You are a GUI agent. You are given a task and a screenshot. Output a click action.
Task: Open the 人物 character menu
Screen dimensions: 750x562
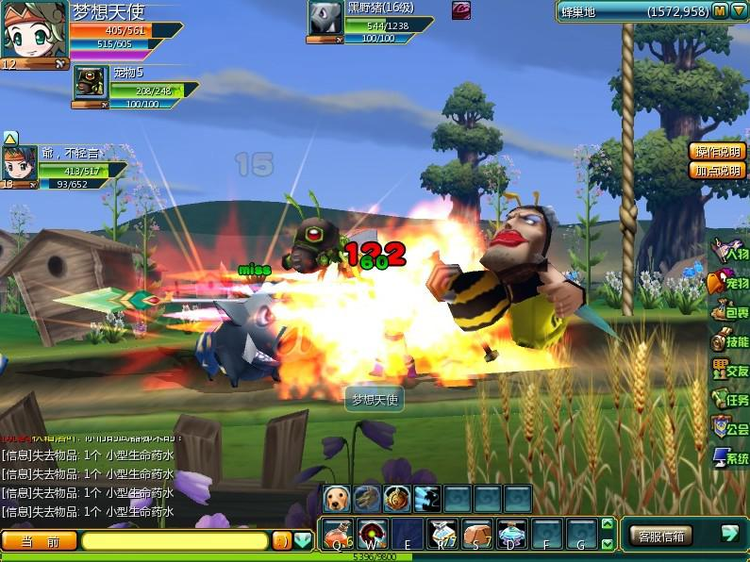(x=730, y=252)
